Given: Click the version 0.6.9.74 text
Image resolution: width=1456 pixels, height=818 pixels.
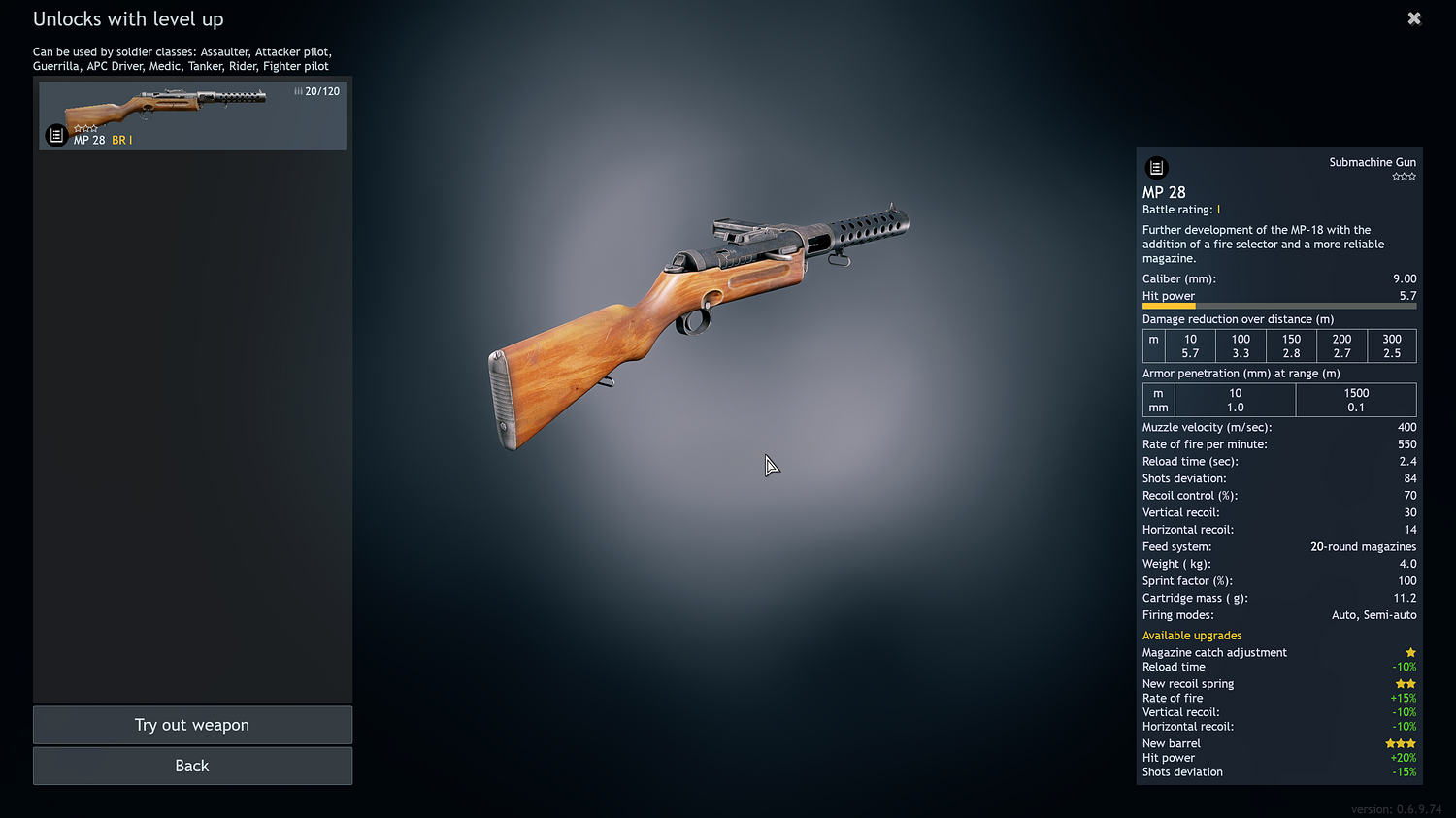Looking at the screenshot, I should (1398, 808).
